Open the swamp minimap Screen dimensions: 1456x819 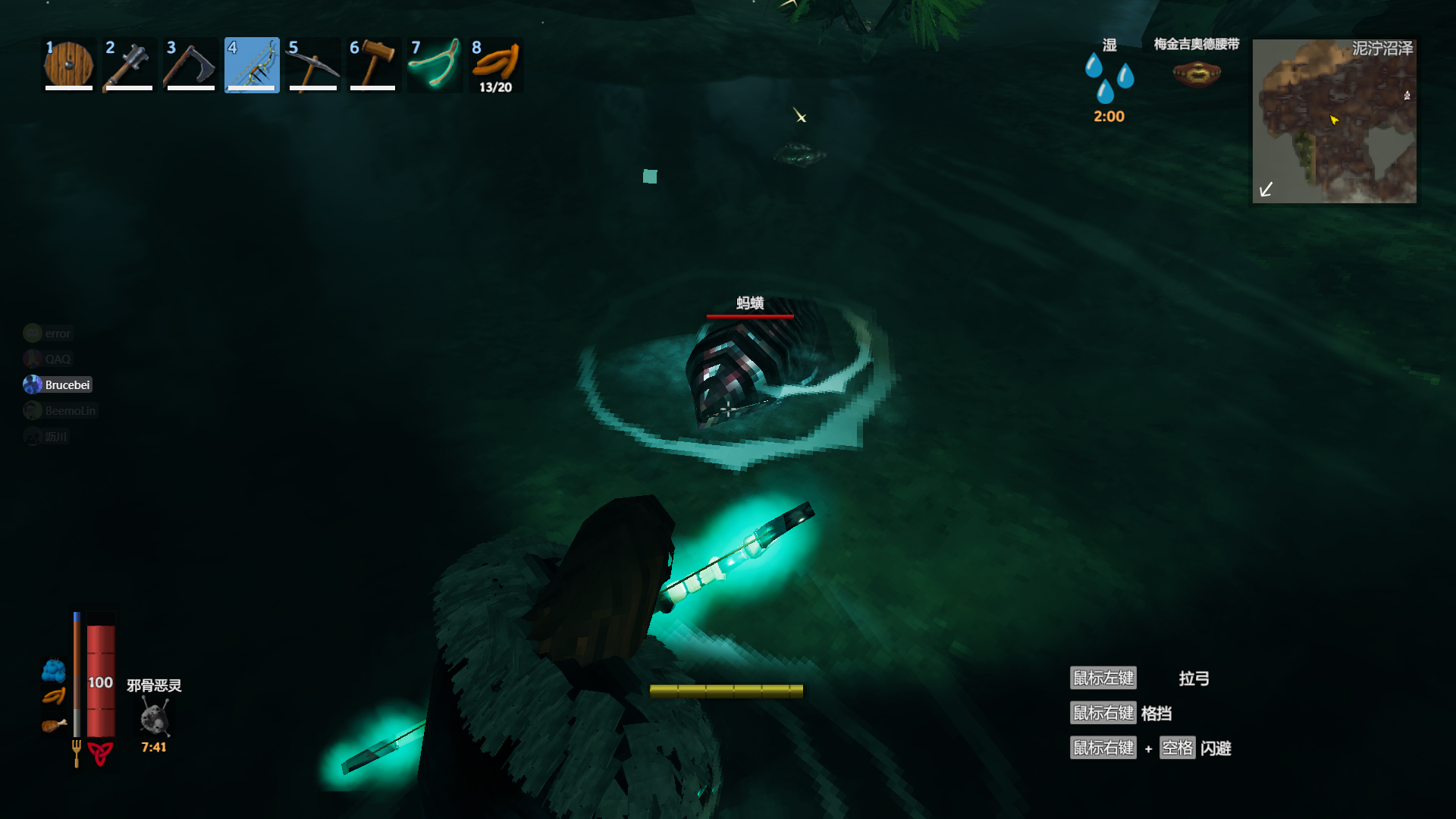(x=1334, y=121)
